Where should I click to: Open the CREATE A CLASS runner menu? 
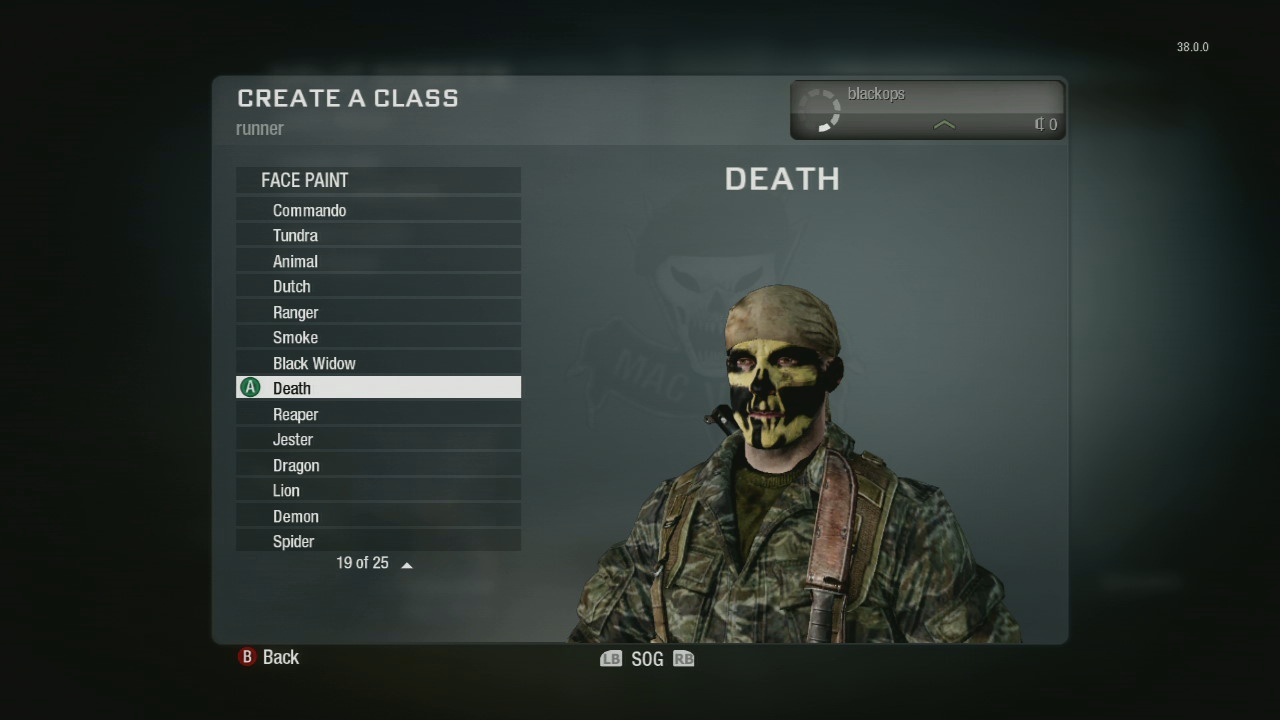click(347, 98)
